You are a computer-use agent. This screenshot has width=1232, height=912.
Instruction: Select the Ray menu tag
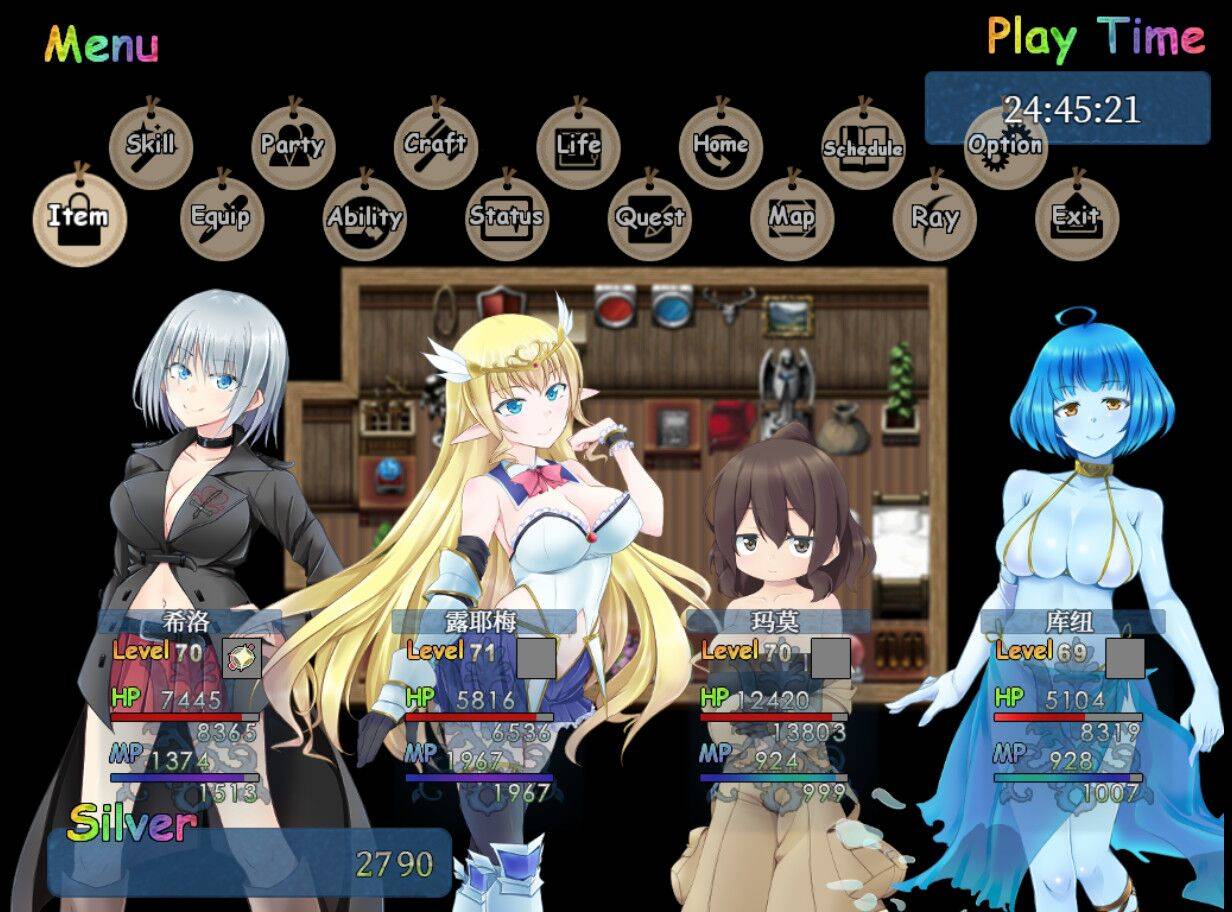[x=934, y=218]
